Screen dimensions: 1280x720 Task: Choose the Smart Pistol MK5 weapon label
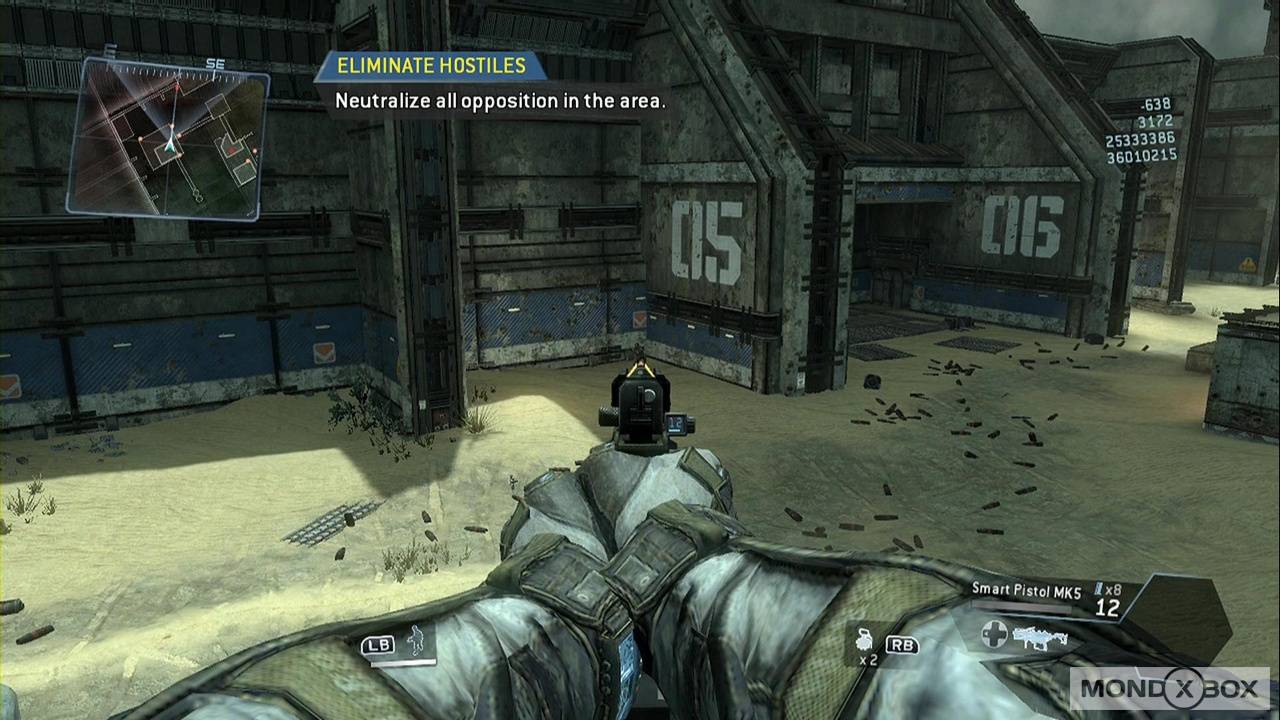pos(1026,591)
